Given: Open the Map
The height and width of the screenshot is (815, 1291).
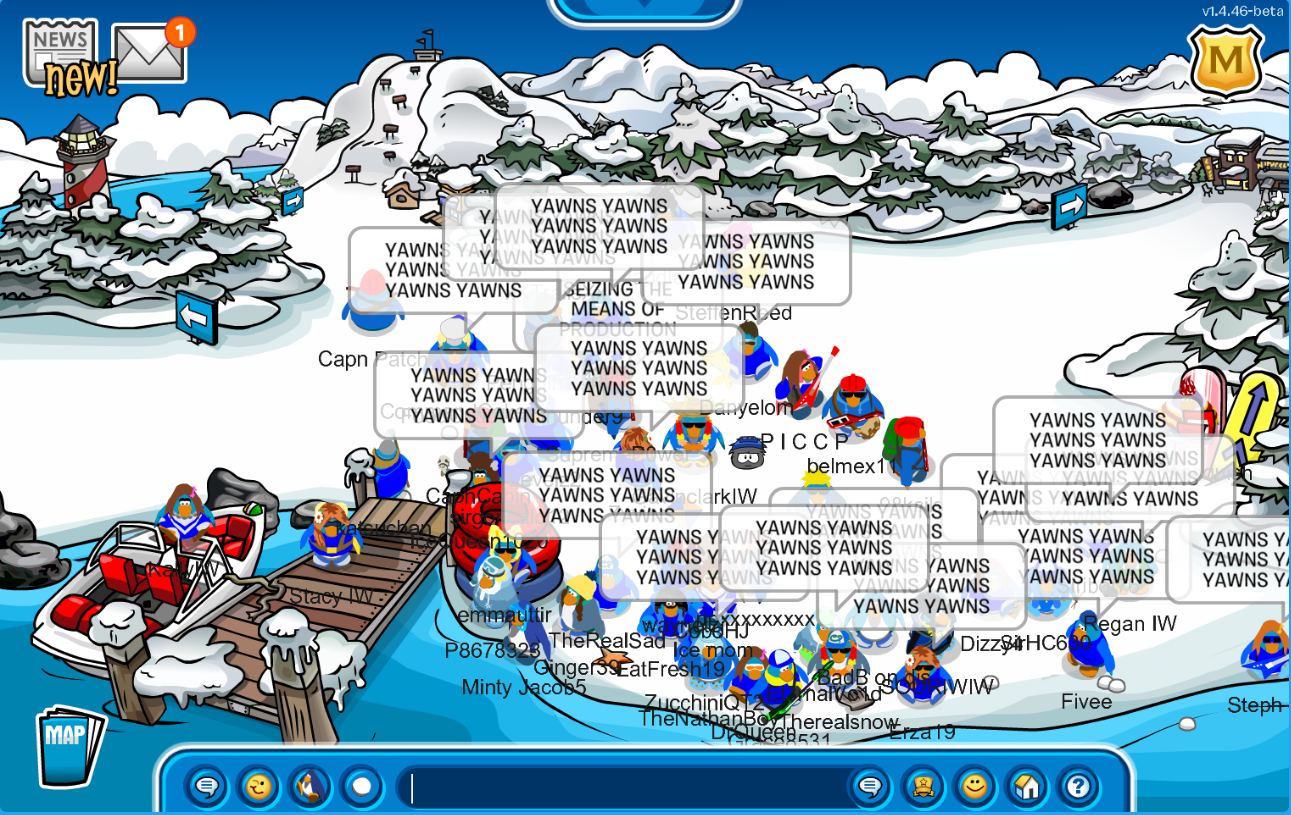Looking at the screenshot, I should [68, 747].
